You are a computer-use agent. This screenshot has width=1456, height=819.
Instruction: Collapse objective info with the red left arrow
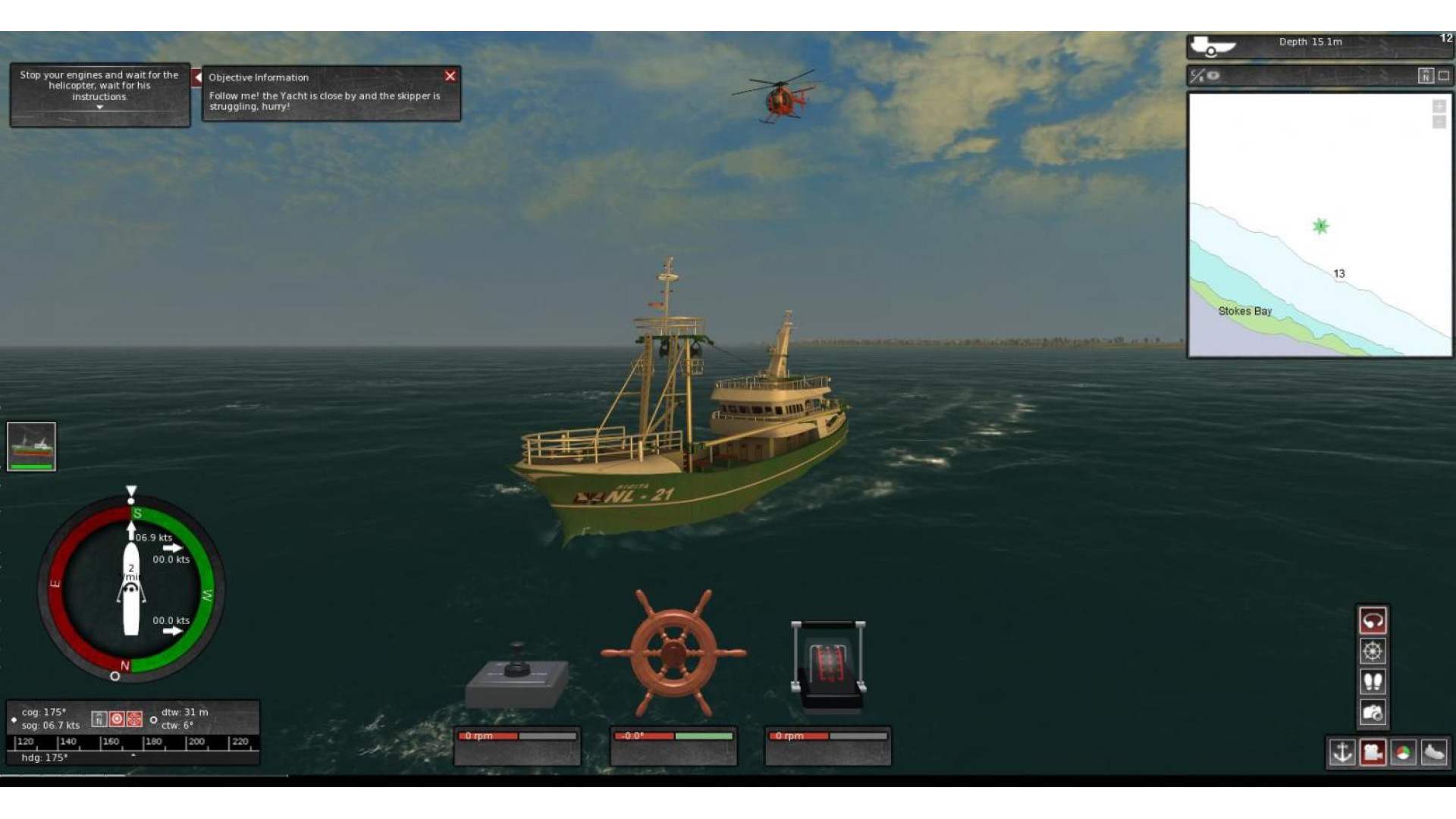197,77
